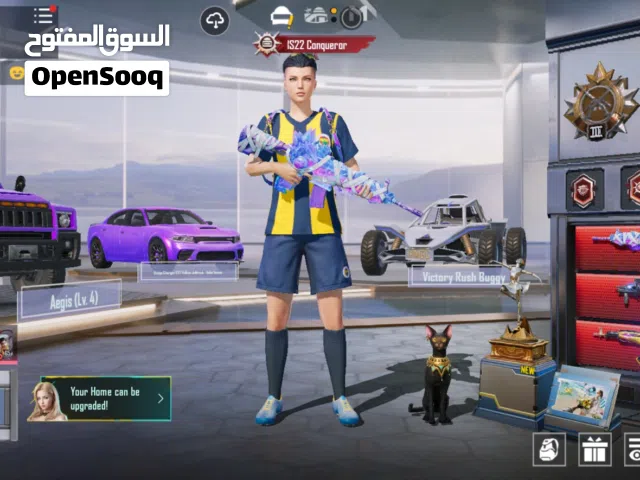Open the helmet icon in the top bar

(x=283, y=16)
